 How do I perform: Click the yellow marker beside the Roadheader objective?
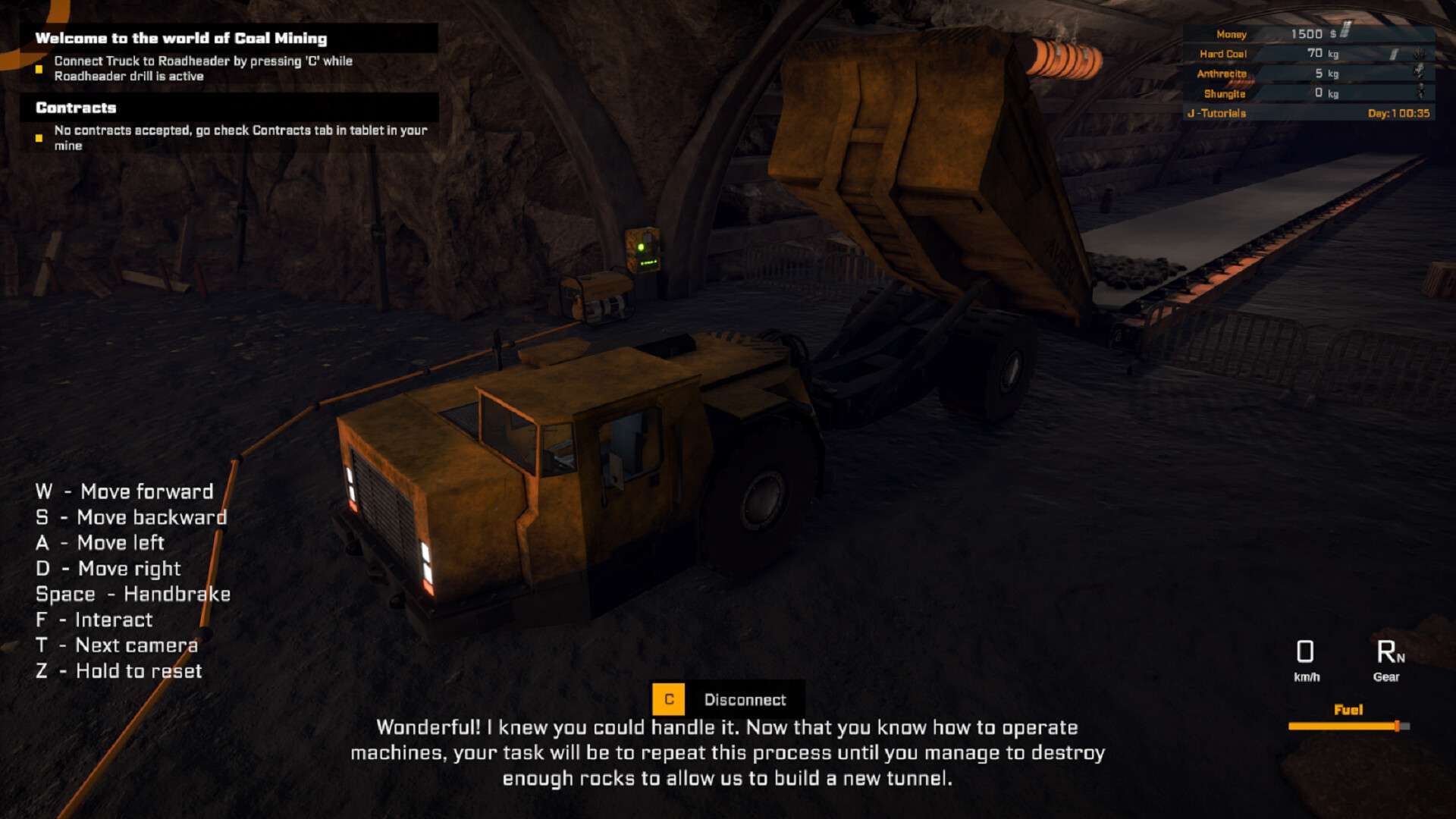(x=39, y=70)
